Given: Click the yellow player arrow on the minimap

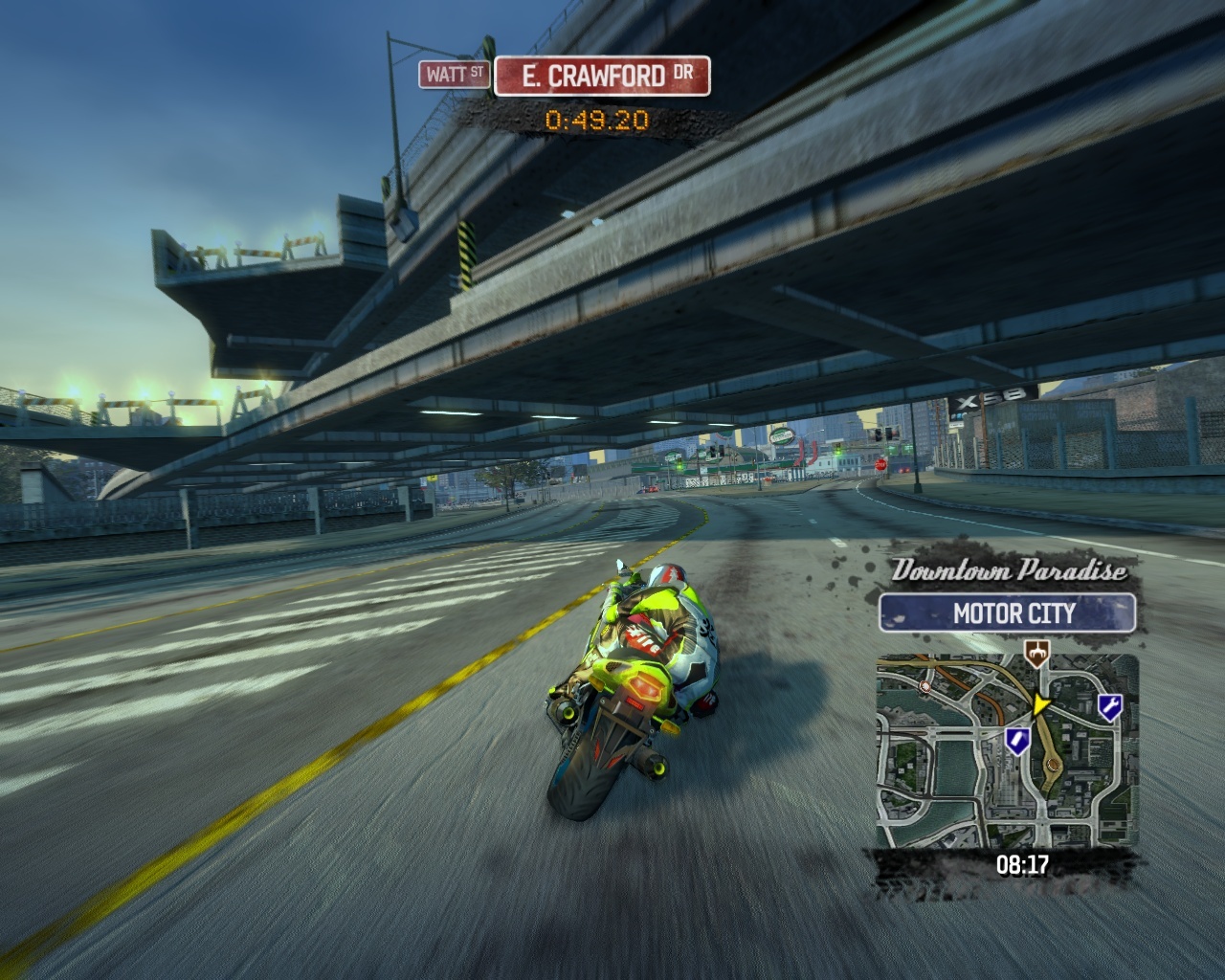Looking at the screenshot, I should click(1039, 704).
